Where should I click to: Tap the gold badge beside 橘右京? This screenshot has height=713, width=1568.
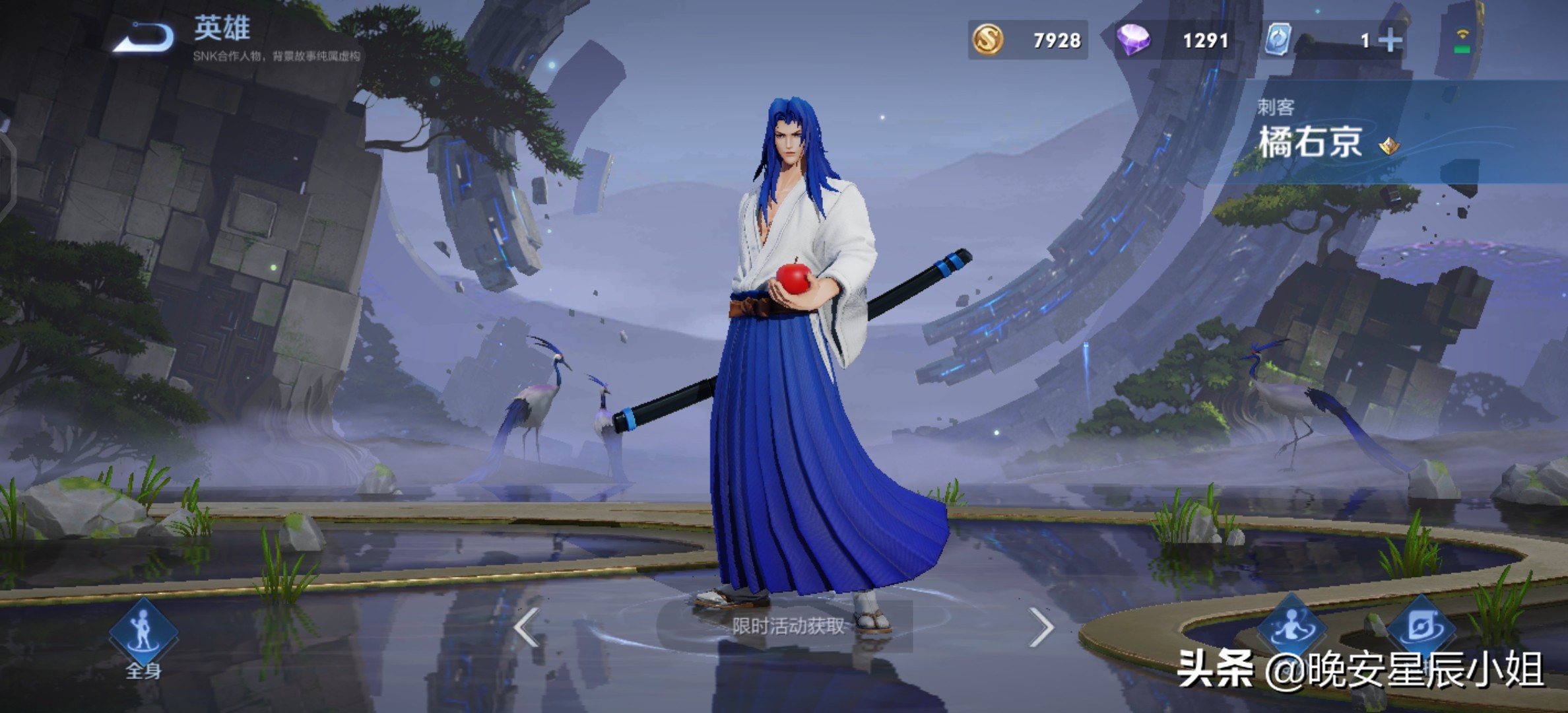click(x=1388, y=145)
